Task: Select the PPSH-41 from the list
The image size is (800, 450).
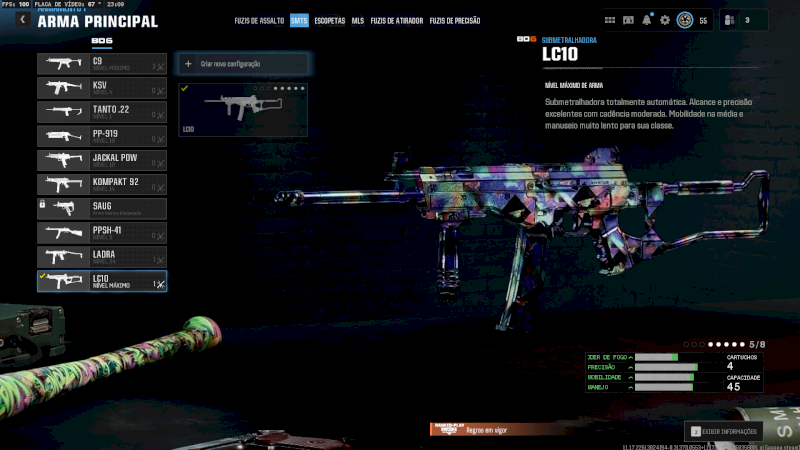Action: pos(102,233)
